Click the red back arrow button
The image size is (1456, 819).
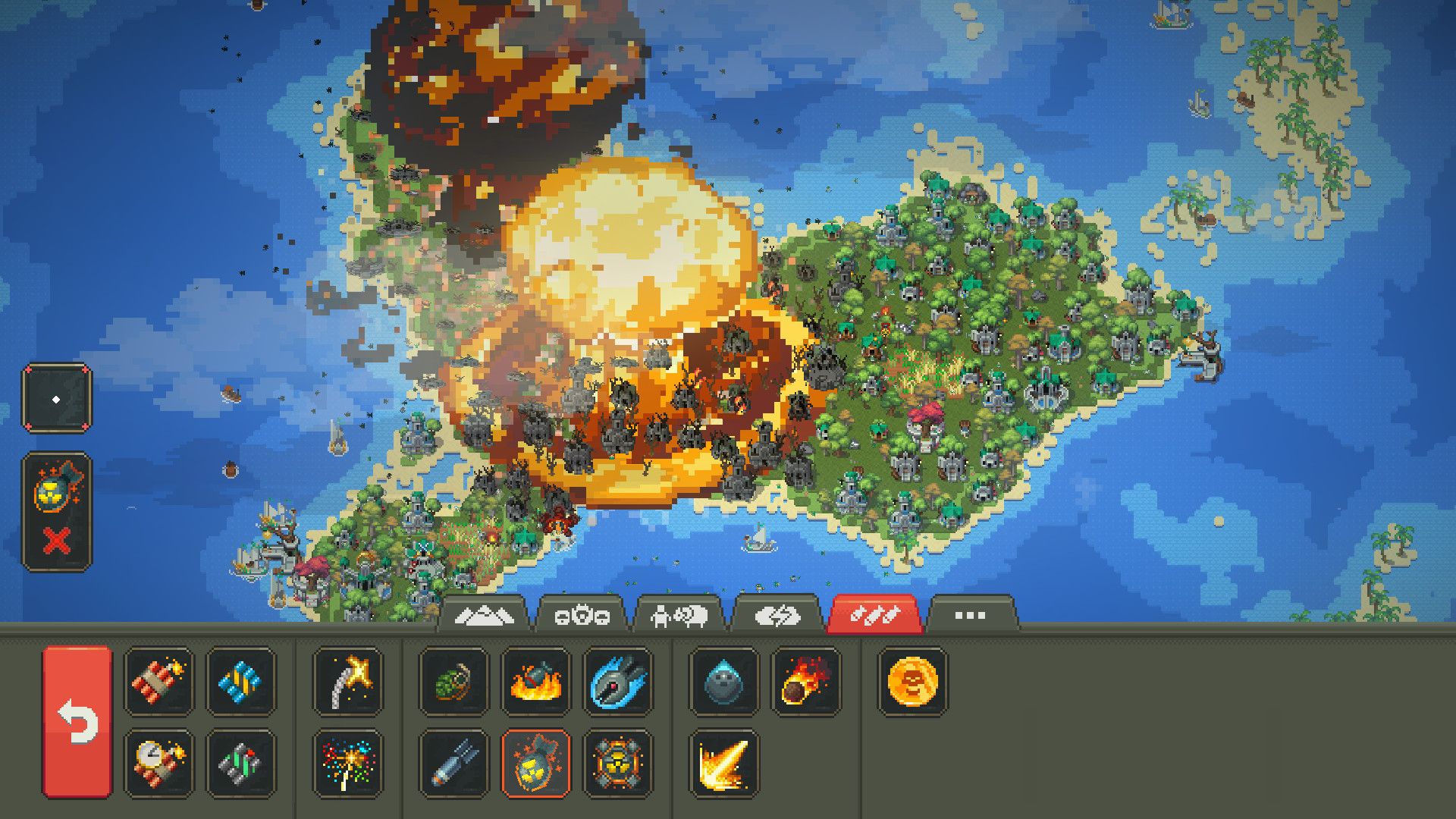coord(77,722)
